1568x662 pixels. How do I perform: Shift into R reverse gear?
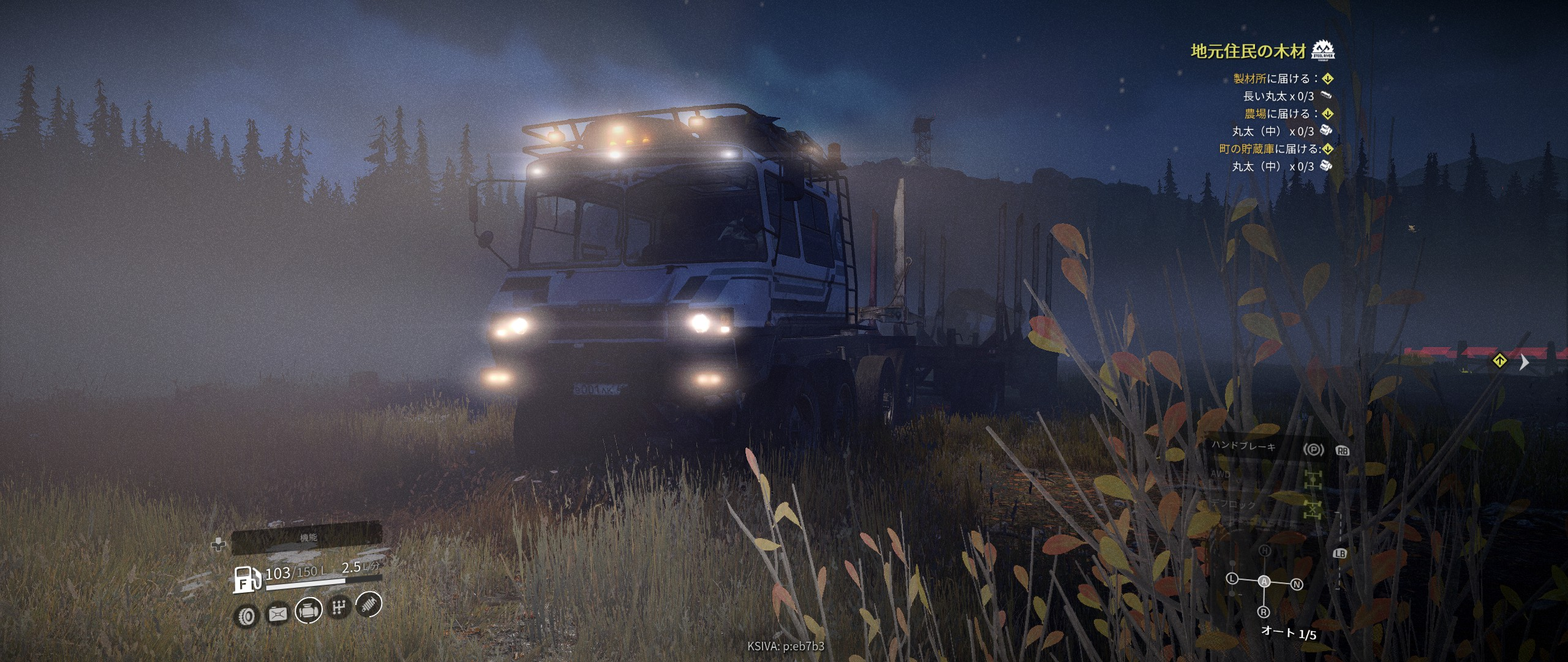[x=1264, y=612]
